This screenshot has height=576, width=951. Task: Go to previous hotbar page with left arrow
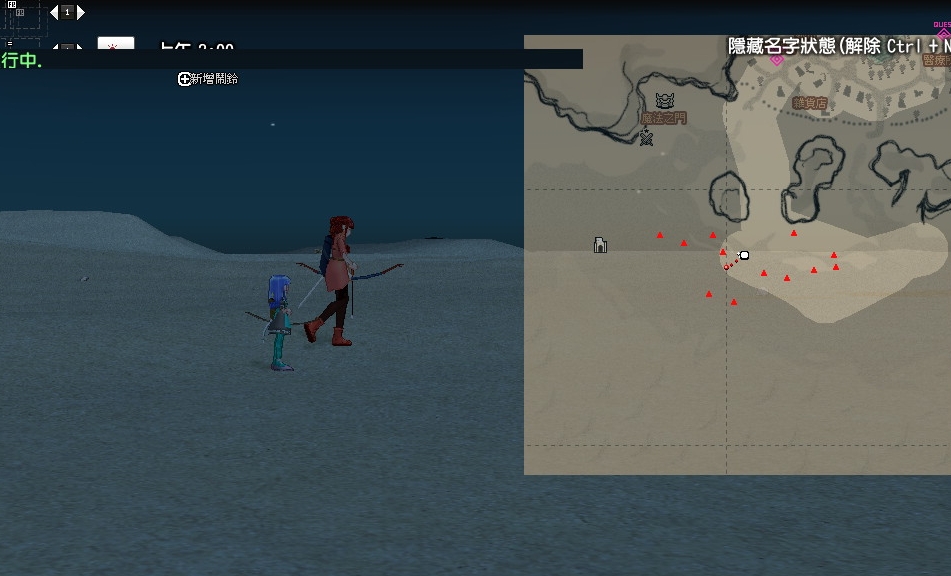click(53, 13)
